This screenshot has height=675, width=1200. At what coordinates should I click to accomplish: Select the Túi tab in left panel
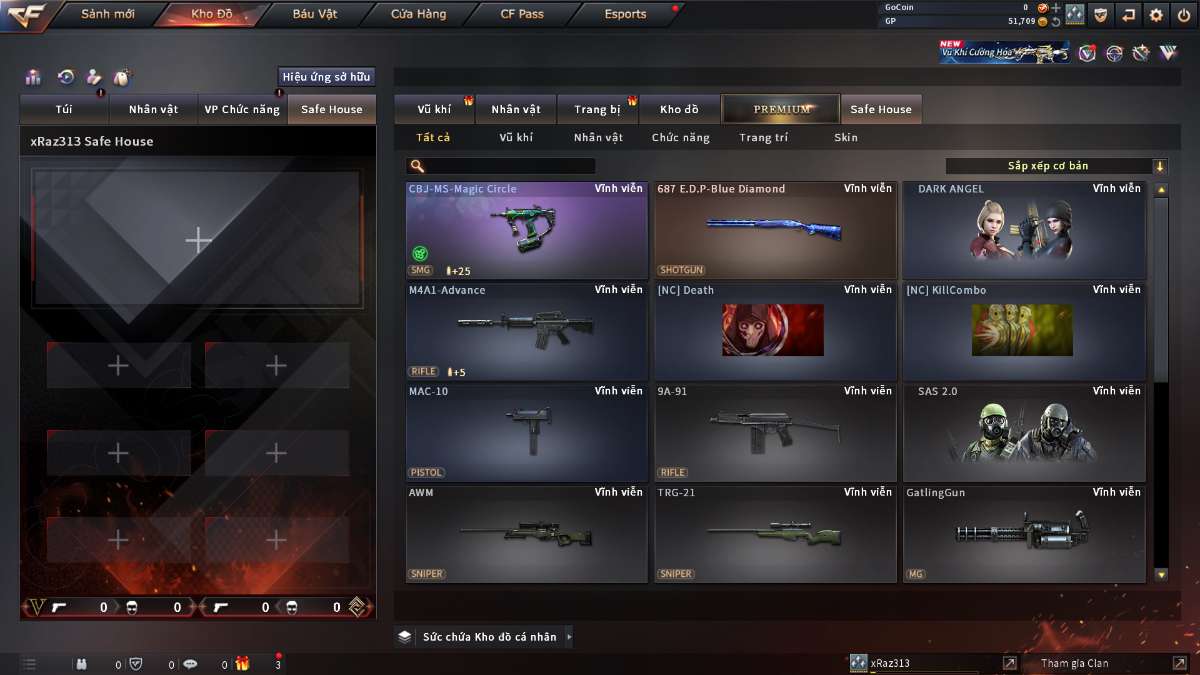coord(64,110)
